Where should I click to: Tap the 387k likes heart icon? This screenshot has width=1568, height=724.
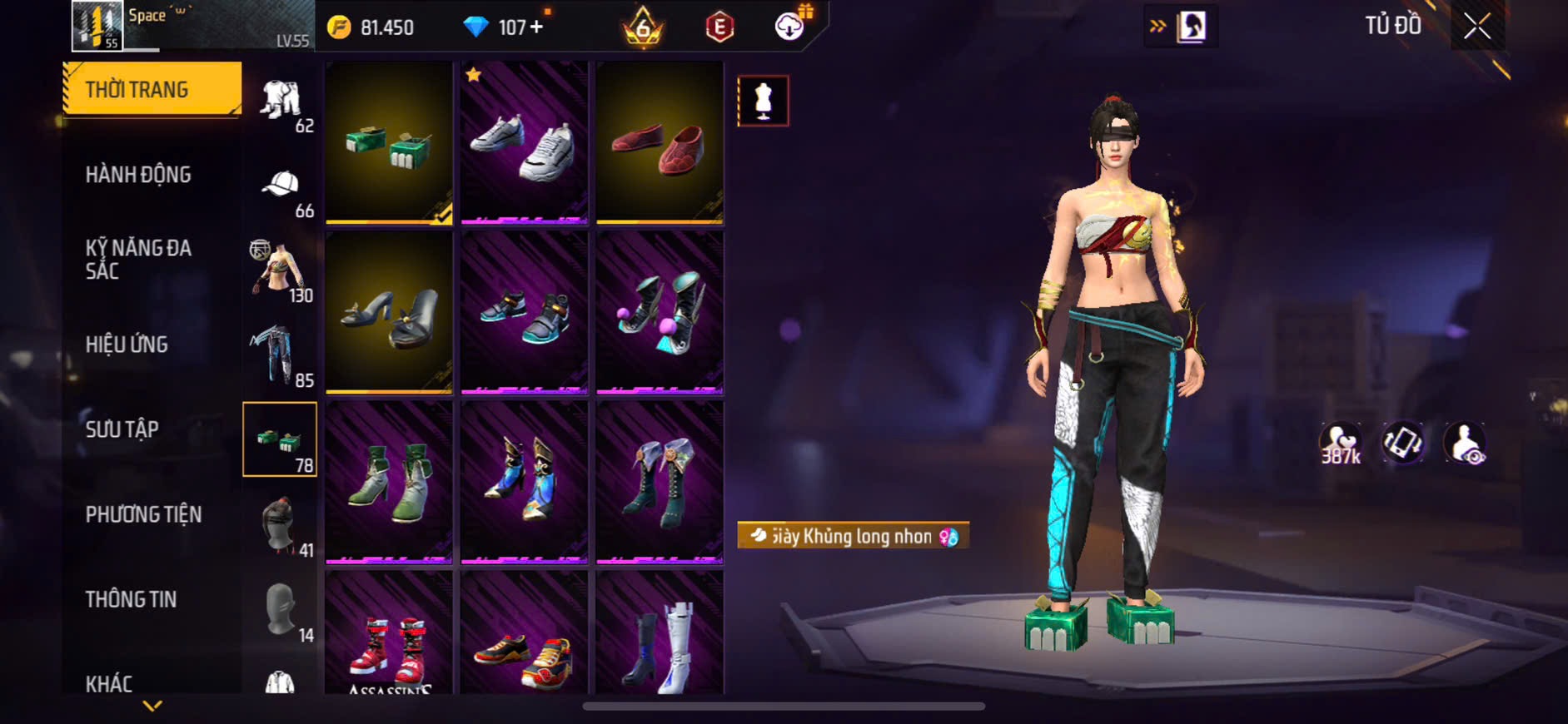click(x=1340, y=443)
